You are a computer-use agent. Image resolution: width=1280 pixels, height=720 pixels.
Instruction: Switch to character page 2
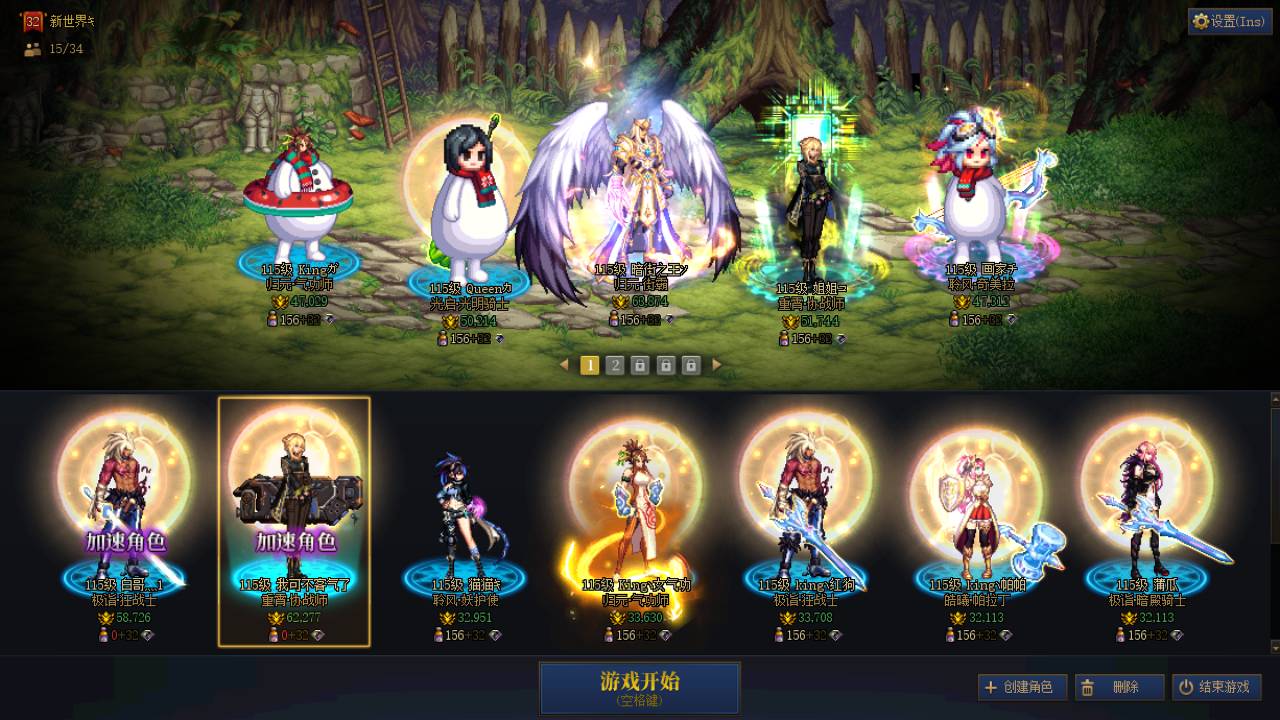pos(614,366)
